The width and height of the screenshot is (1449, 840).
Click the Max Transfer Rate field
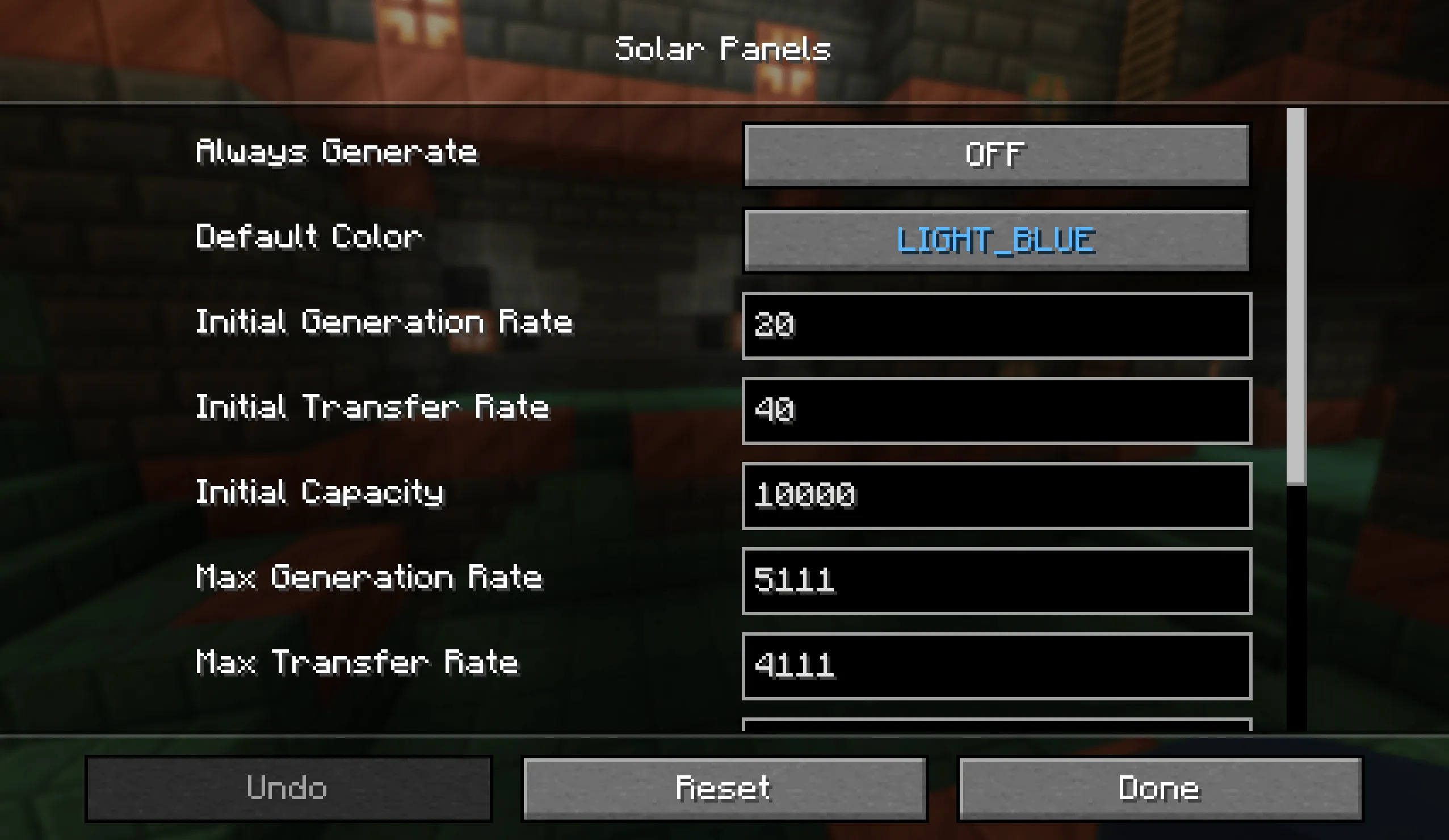click(x=997, y=665)
